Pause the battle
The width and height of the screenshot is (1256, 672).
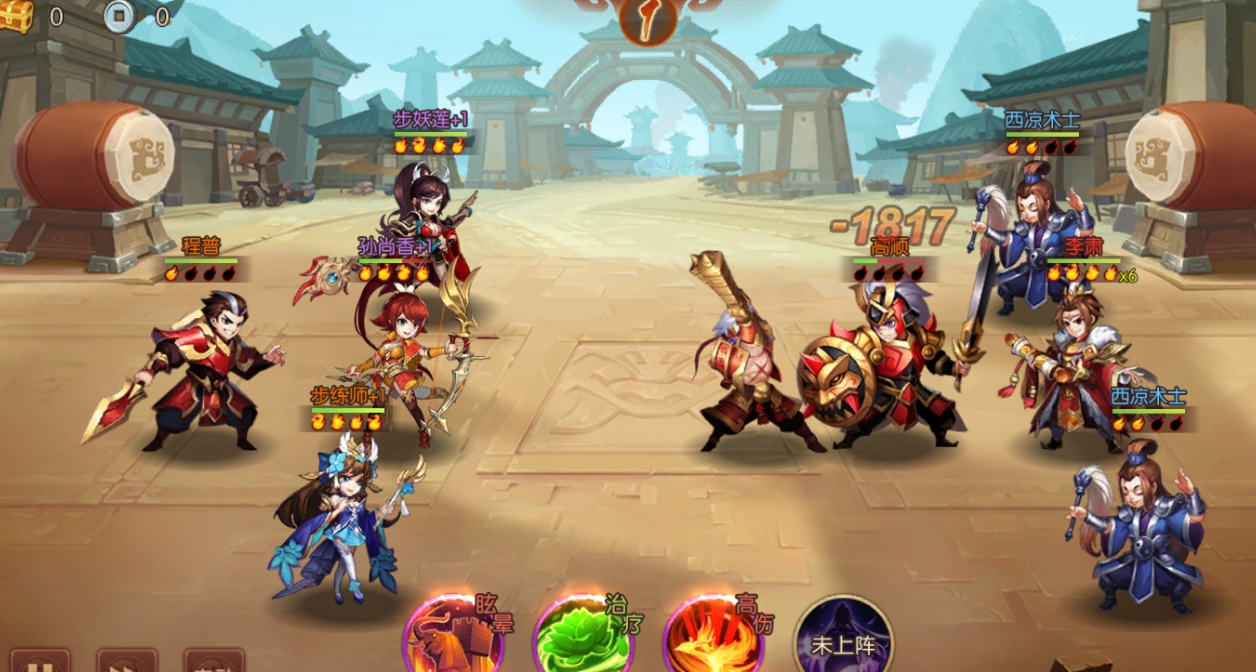(x=40, y=662)
